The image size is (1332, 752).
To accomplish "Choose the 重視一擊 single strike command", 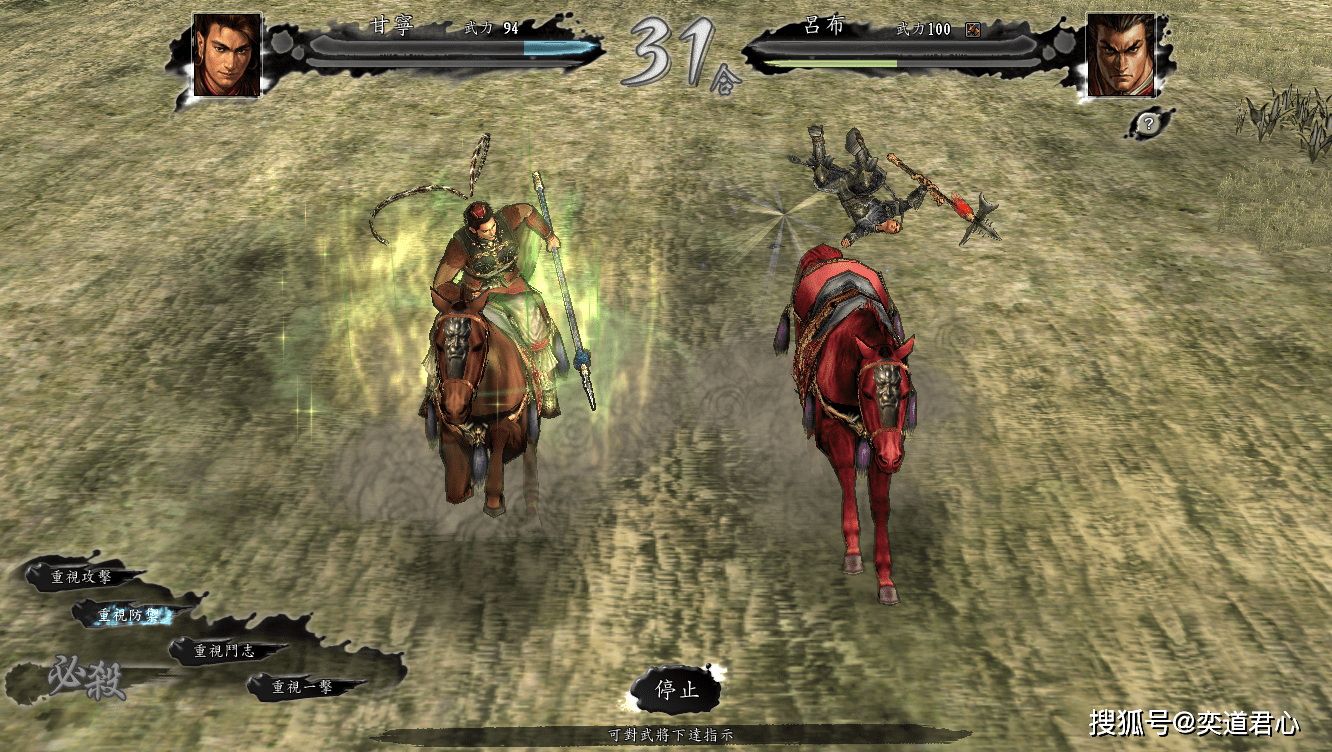I will coord(303,687).
